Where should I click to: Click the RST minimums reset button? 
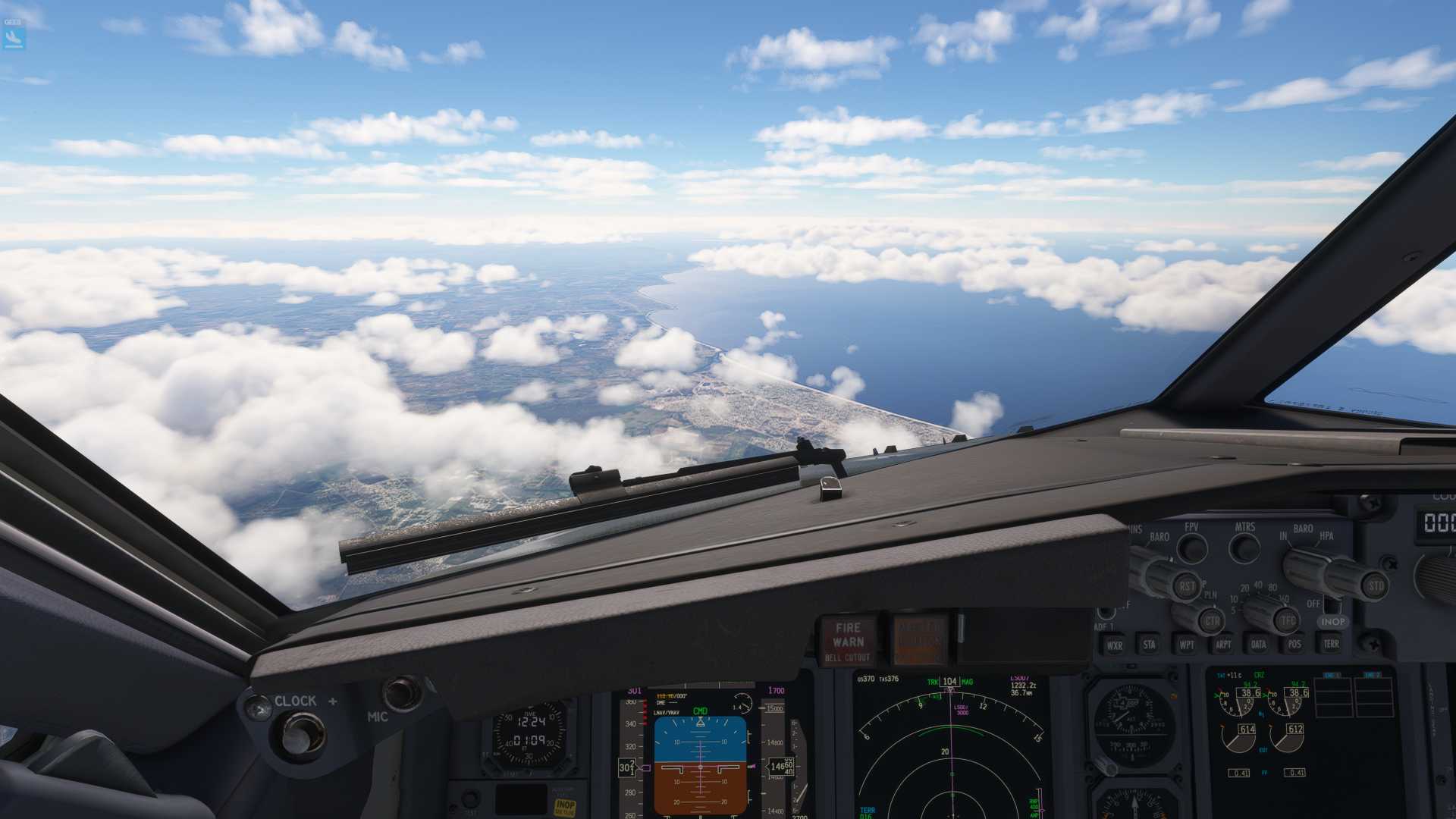[x=1187, y=586]
